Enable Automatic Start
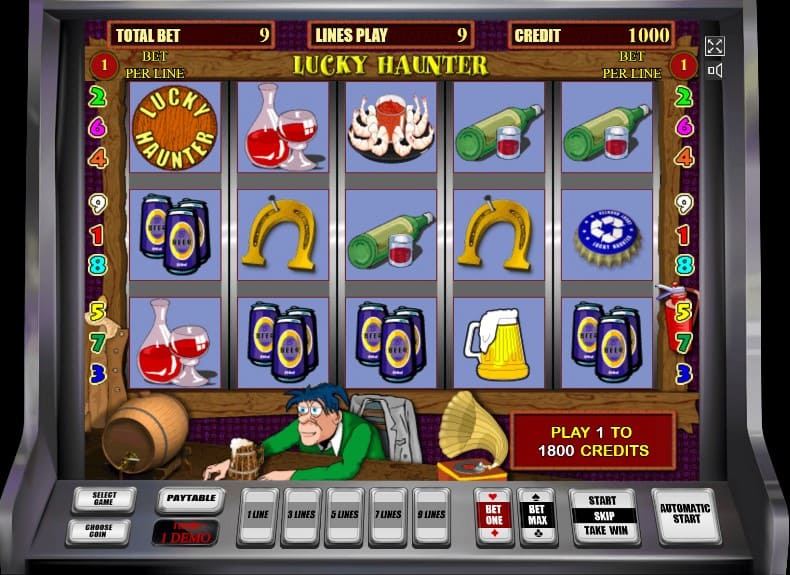Viewport: 790px width, 575px height. 686,514
